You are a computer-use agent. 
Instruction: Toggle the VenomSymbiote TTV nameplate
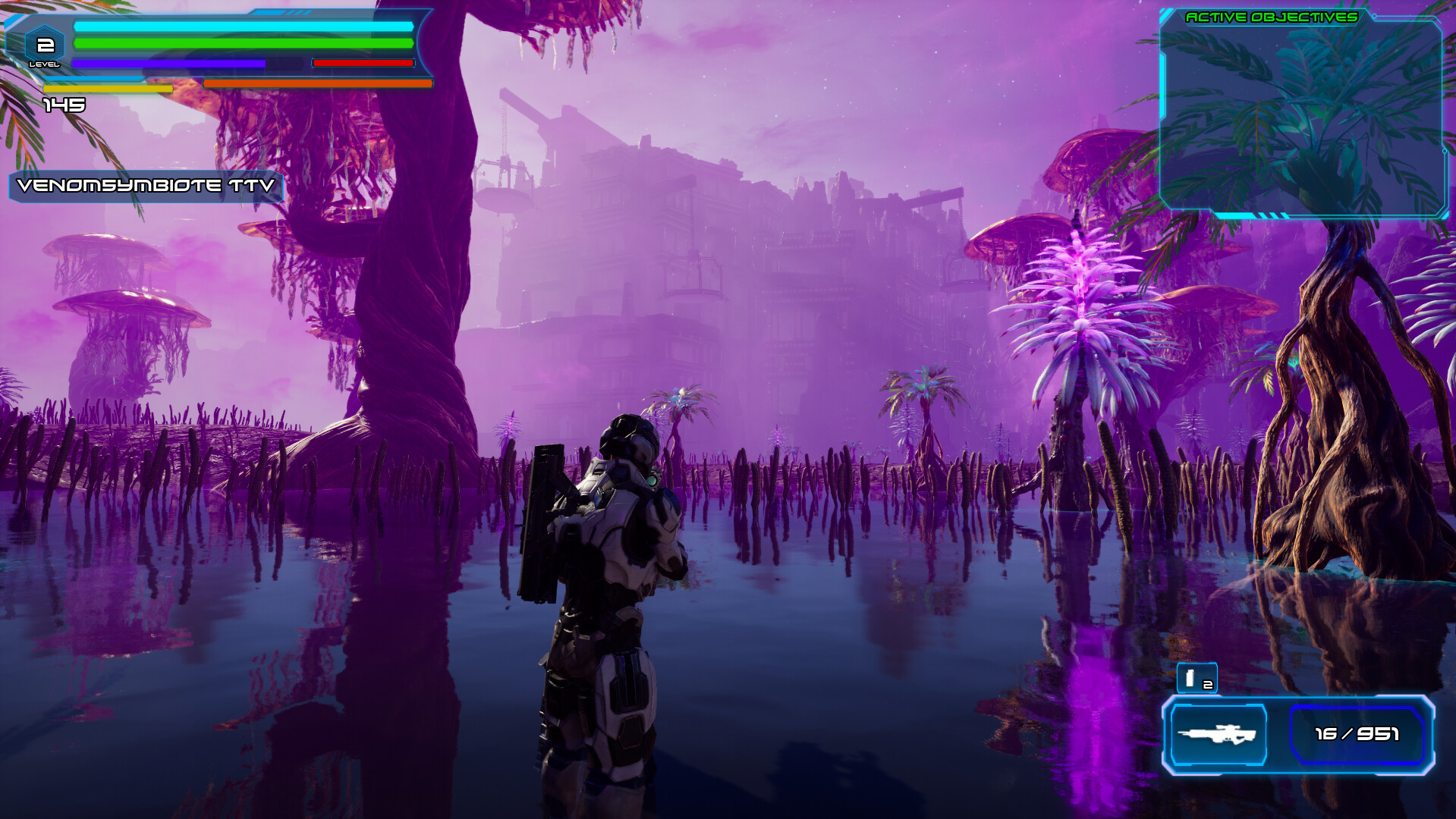(x=144, y=184)
